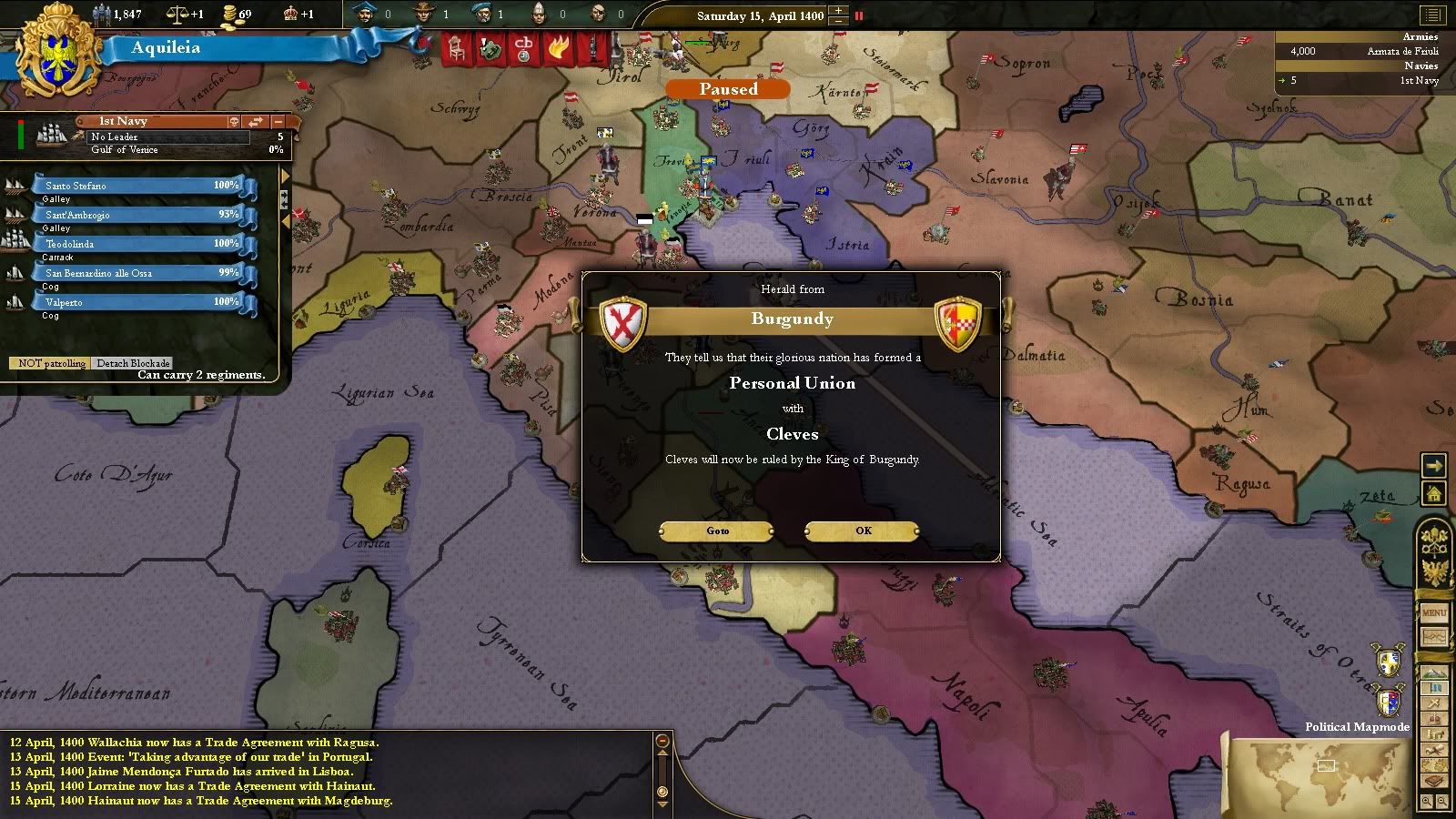Toggle the red pause indicator
This screenshot has width=1456, height=819.
858,15
